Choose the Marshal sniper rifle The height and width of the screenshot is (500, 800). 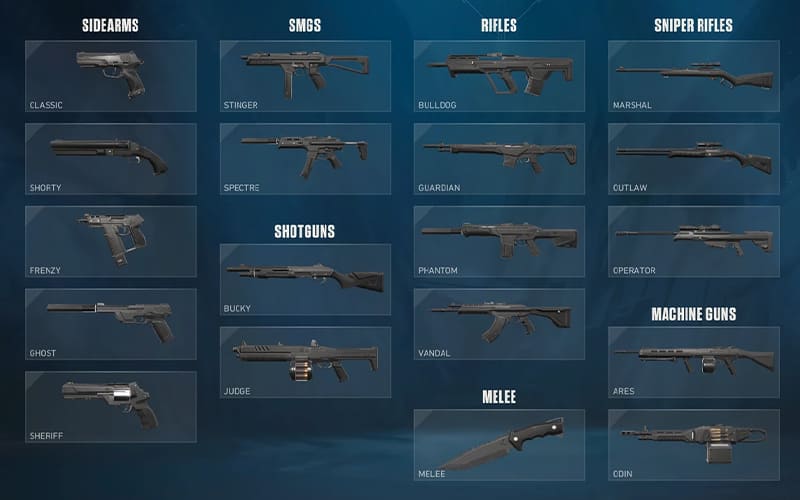coord(694,76)
